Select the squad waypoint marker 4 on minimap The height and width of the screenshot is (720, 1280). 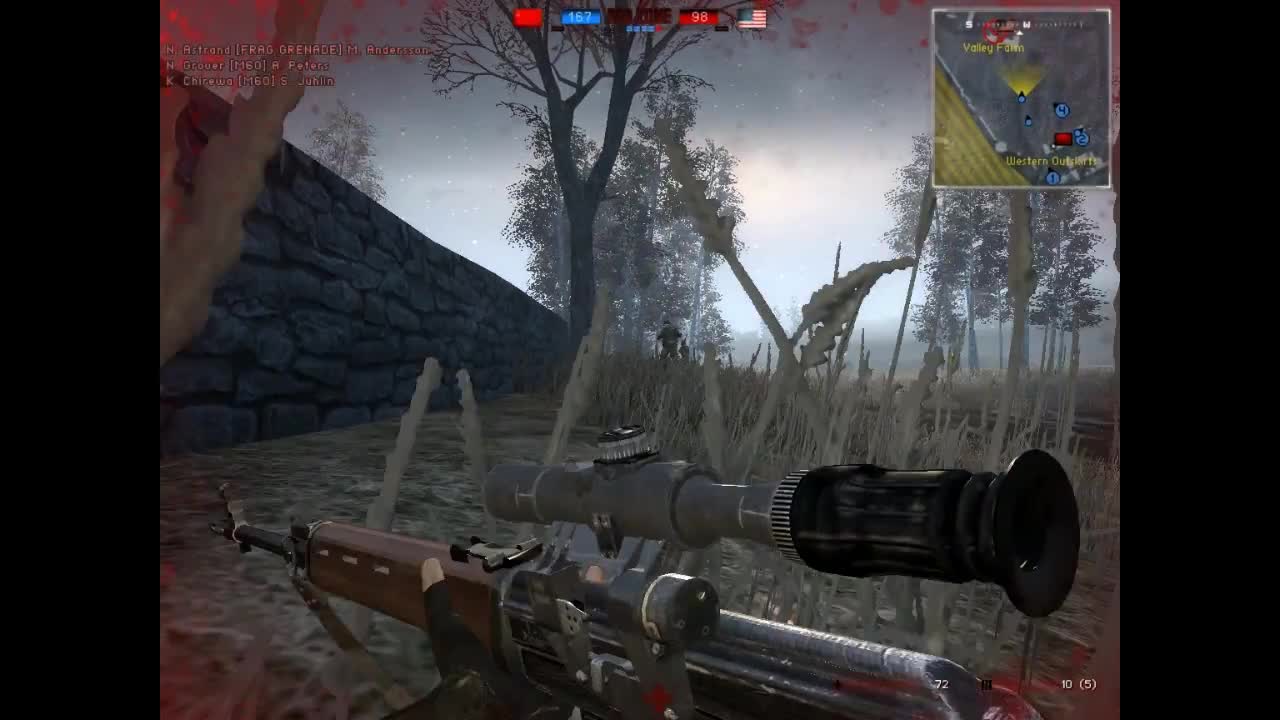coord(1061,110)
